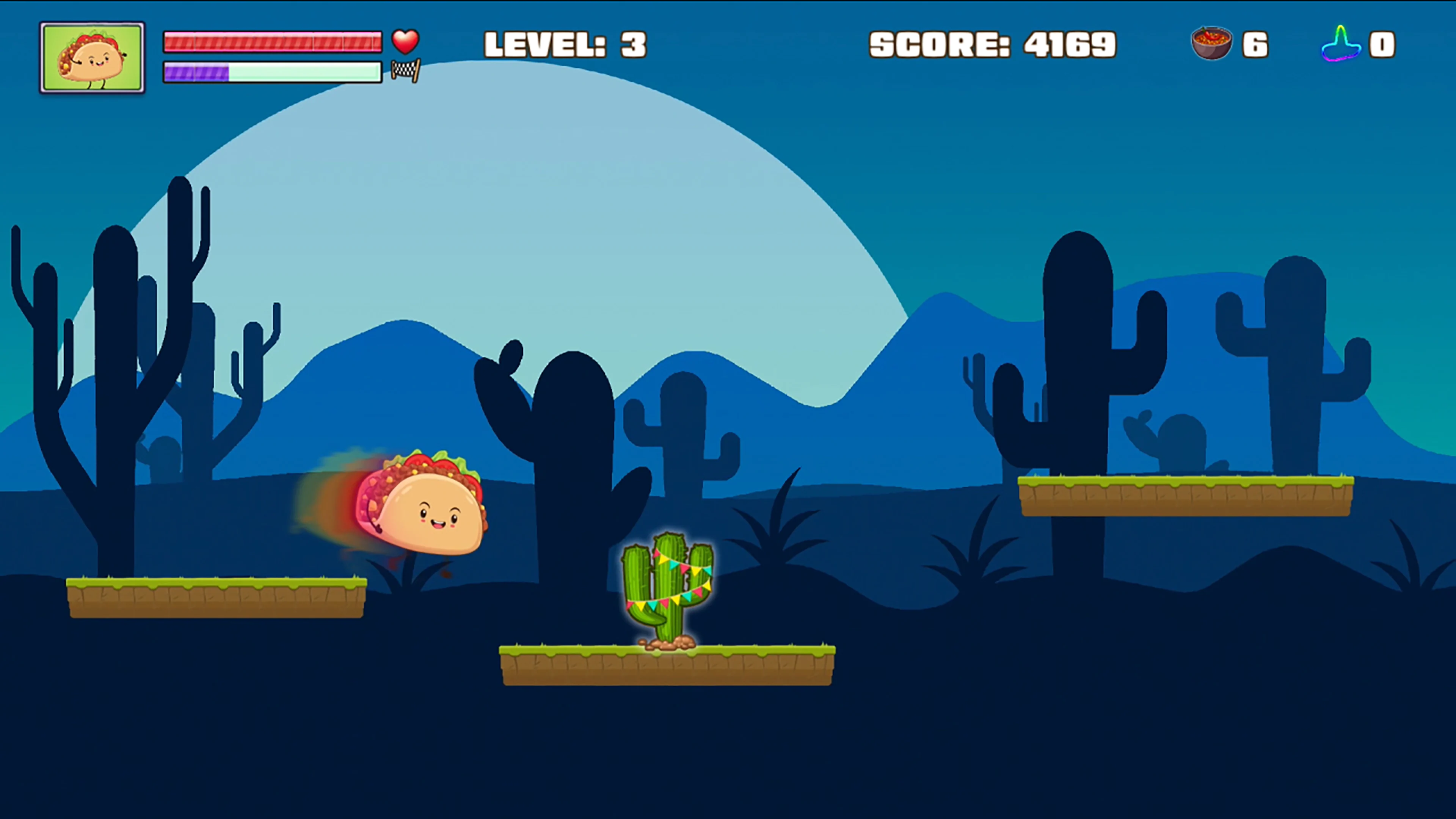1456x819 pixels.
Task: Click the grassy platform below the cactus
Action: pos(667,667)
